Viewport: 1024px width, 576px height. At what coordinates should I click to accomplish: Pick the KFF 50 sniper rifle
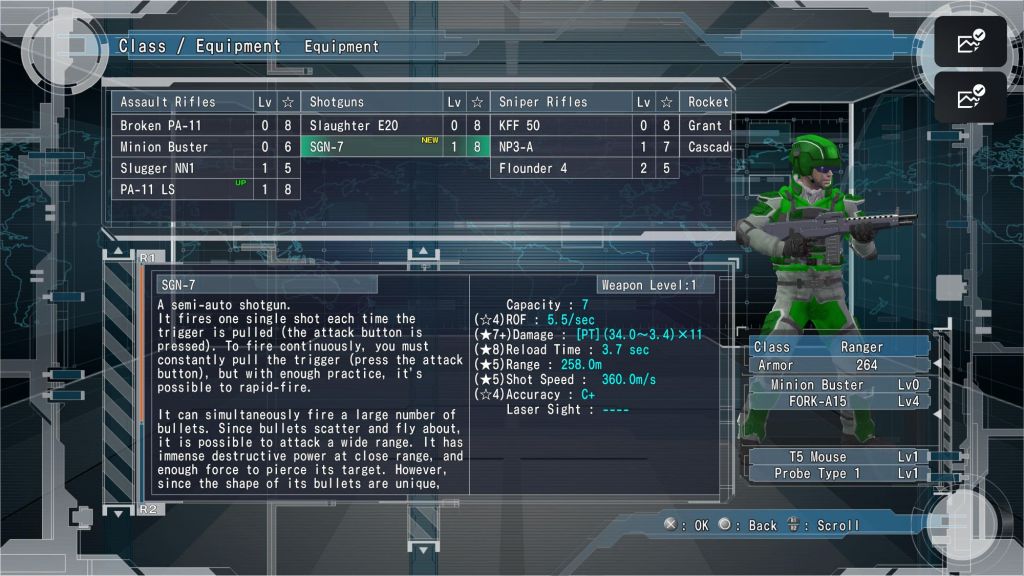(560, 126)
